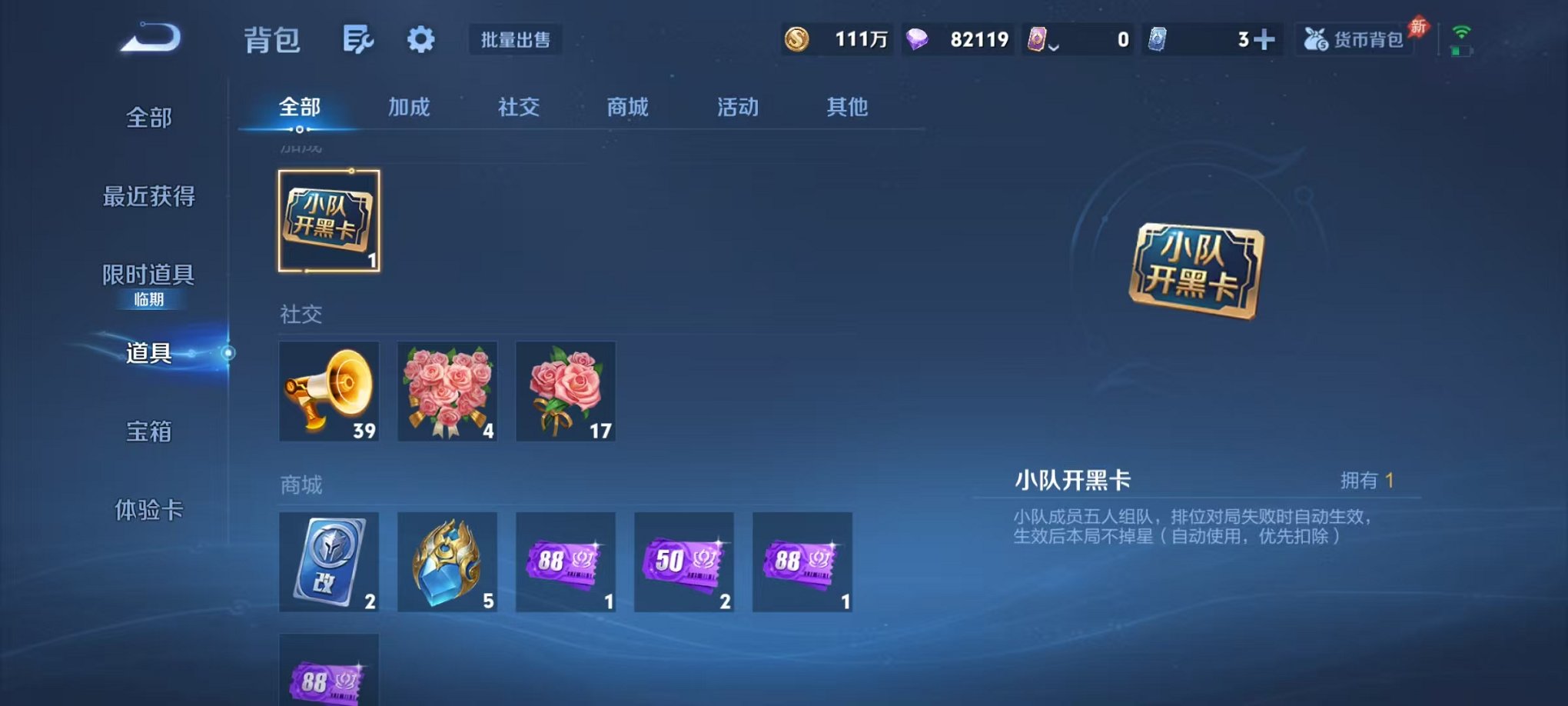Open the settings gear icon
Image resolution: width=1568 pixels, height=706 pixels.
pos(422,38)
